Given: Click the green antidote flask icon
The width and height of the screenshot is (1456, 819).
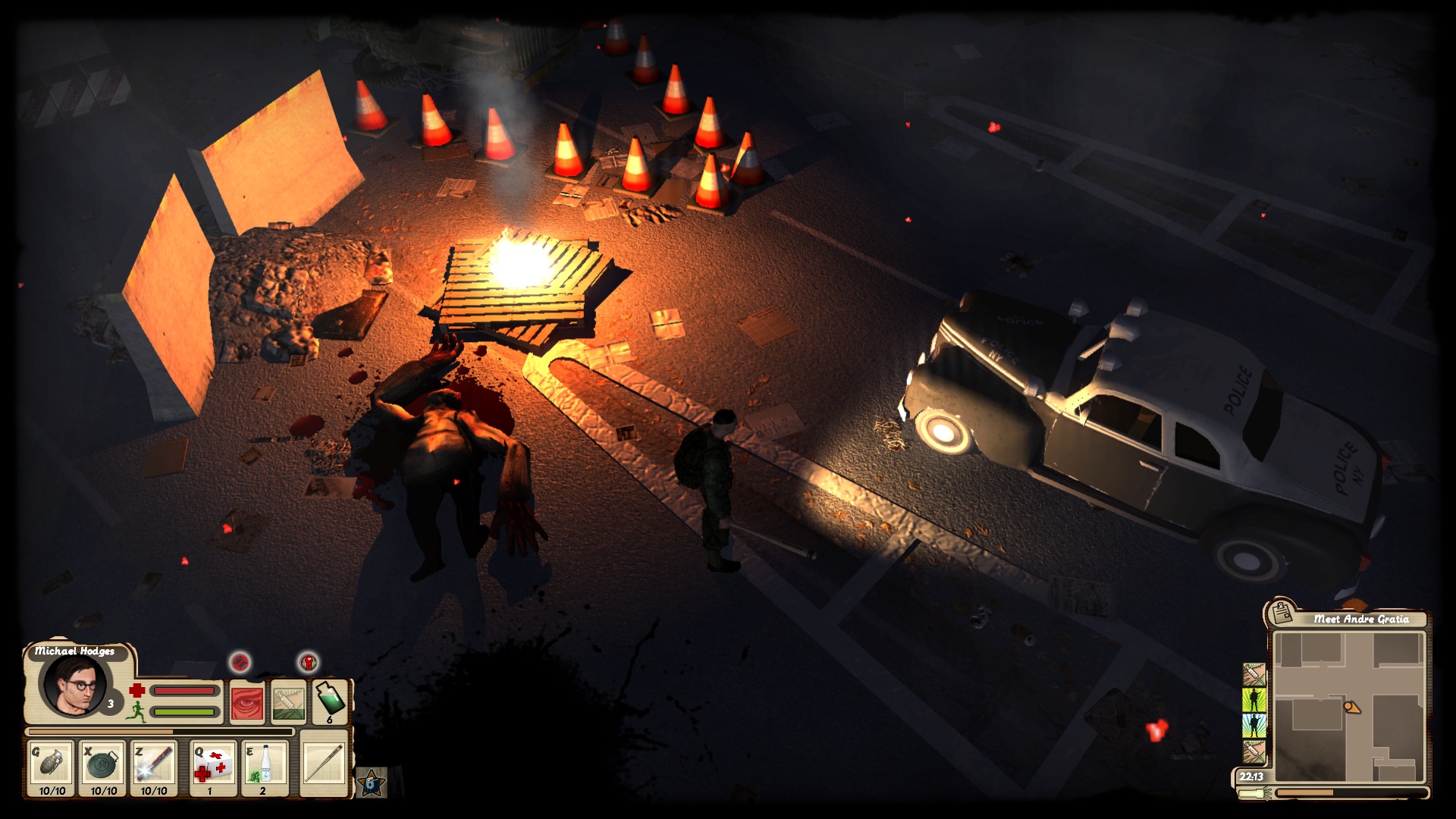Looking at the screenshot, I should click(x=329, y=701).
